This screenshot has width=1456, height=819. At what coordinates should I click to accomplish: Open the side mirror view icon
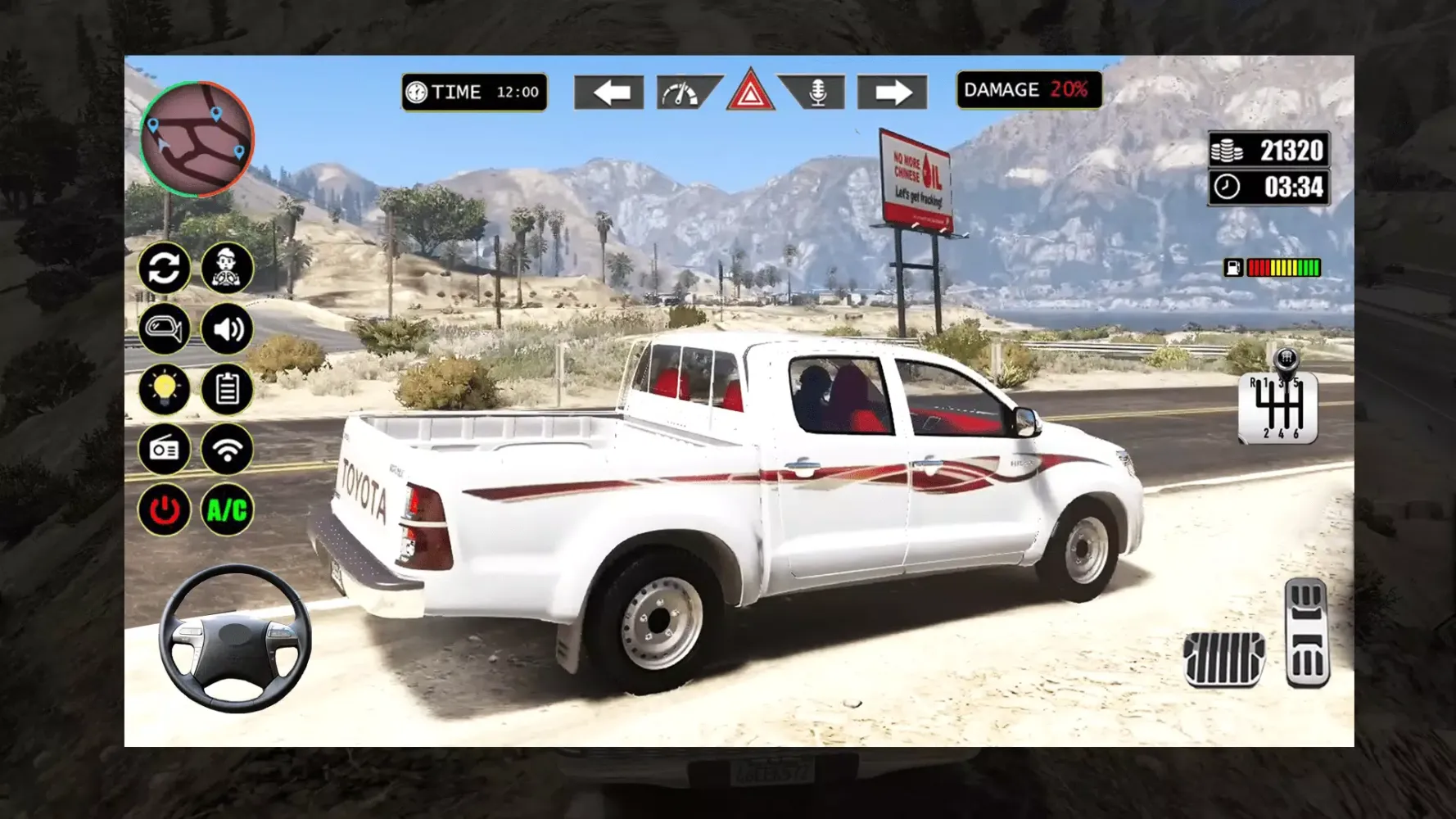[x=165, y=329]
